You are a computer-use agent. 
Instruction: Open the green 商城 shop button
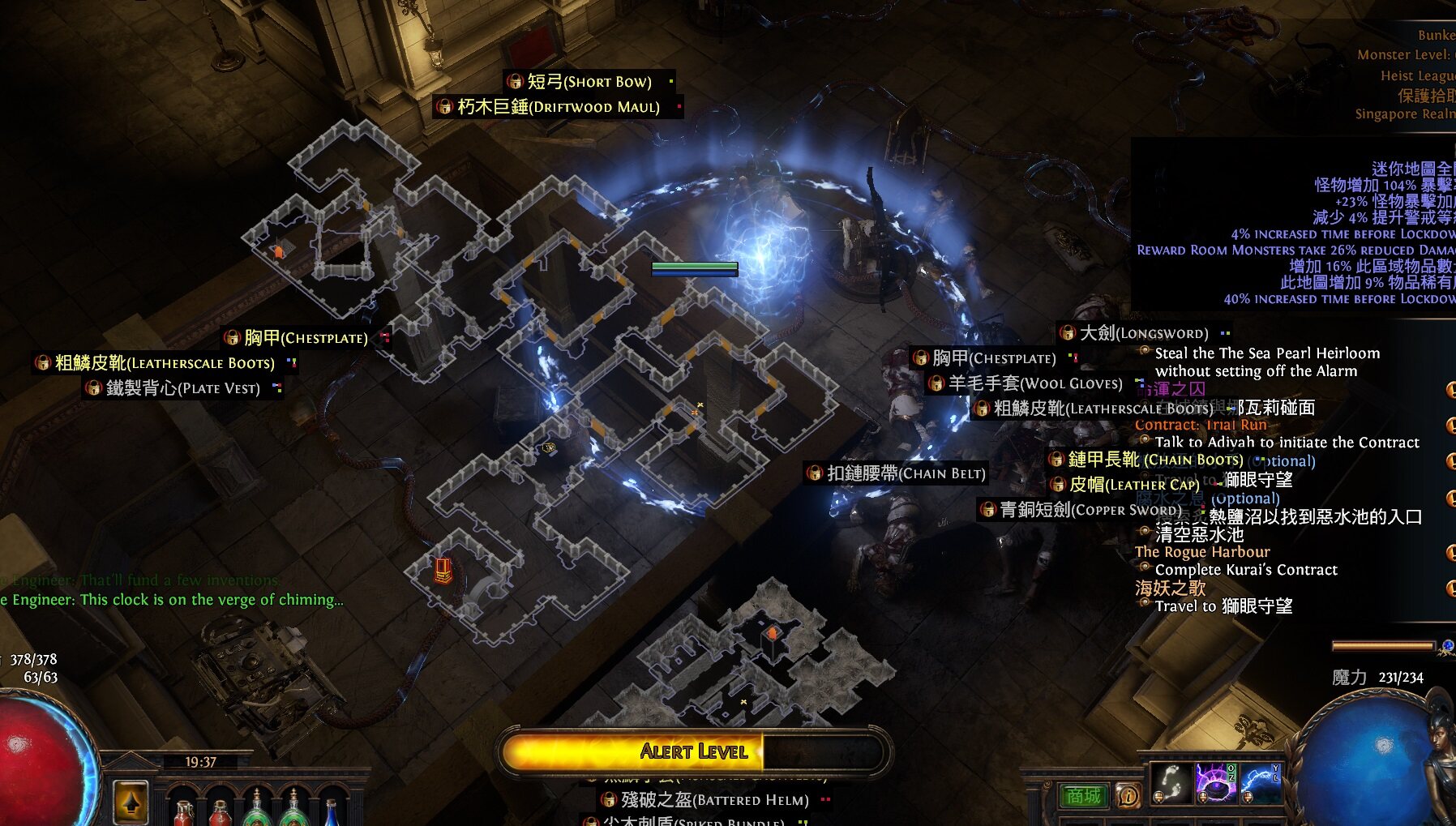point(1084,796)
